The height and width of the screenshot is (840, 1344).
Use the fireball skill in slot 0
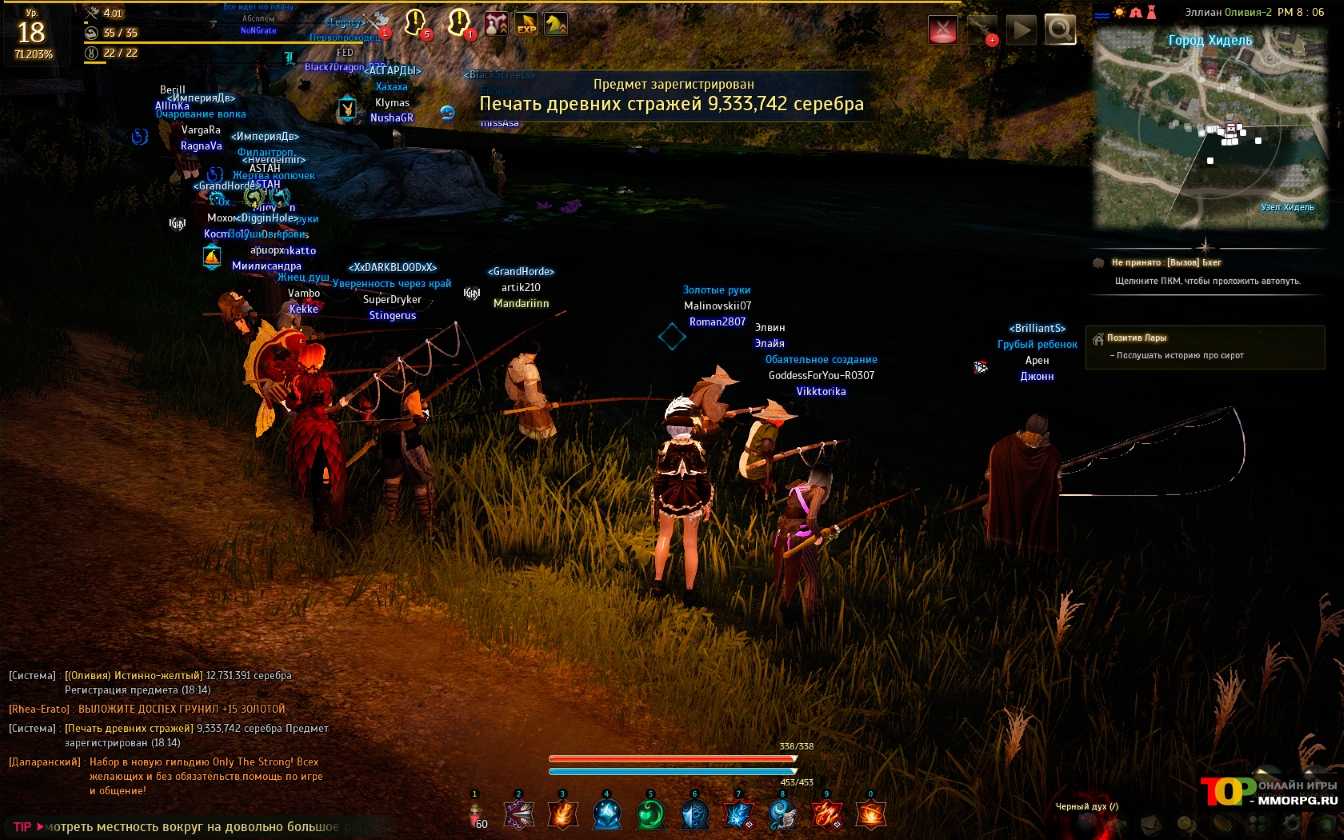[x=870, y=815]
